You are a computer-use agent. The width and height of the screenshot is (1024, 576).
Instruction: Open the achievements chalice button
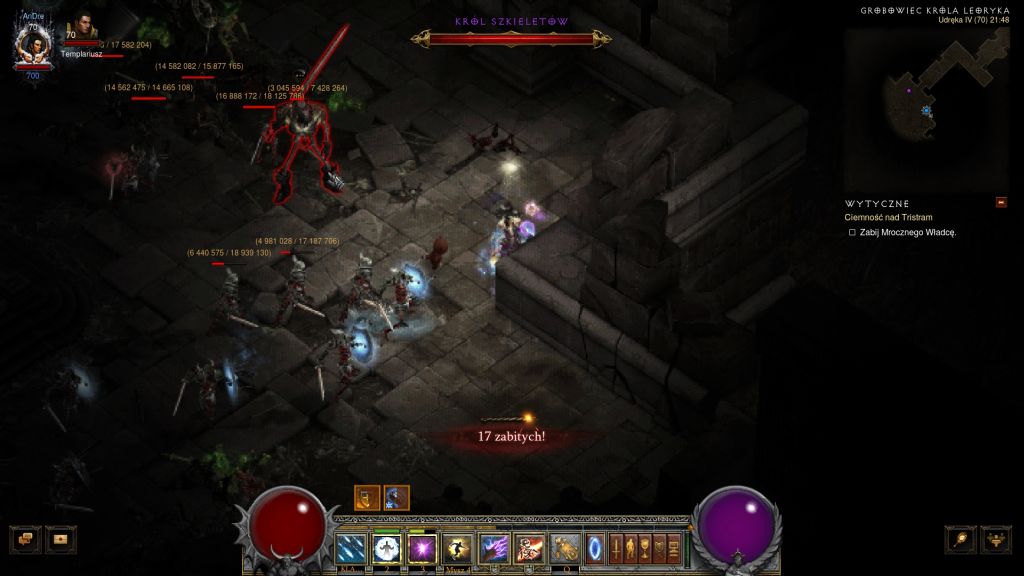point(646,548)
